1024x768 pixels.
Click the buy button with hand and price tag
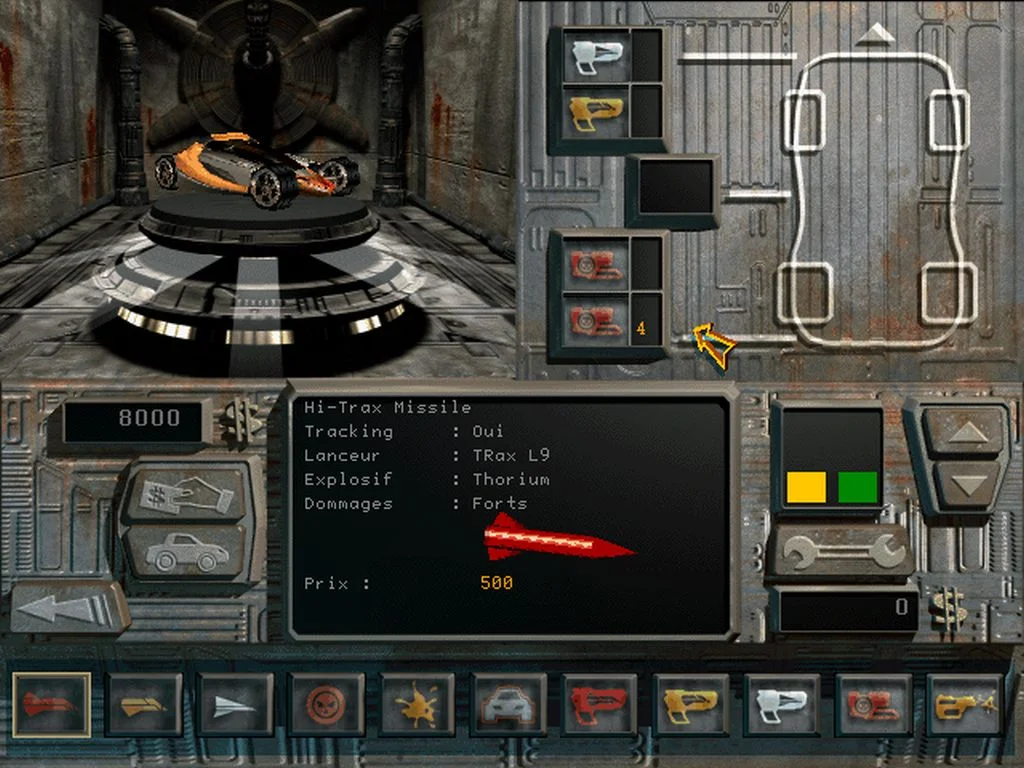pyautogui.click(x=187, y=493)
